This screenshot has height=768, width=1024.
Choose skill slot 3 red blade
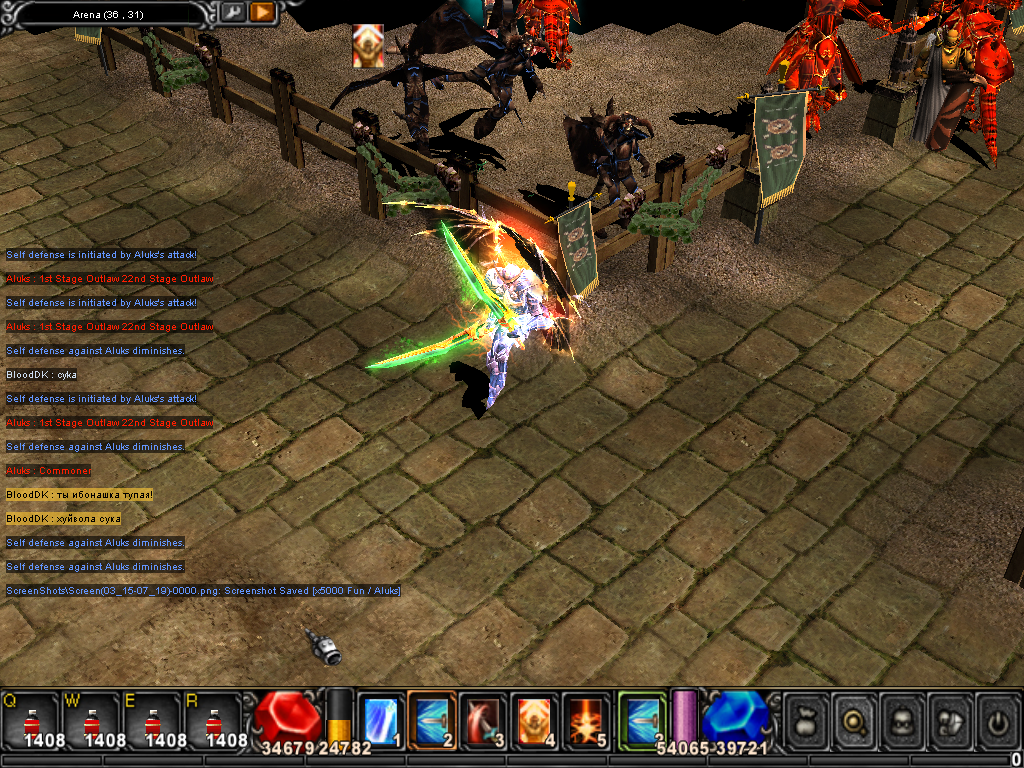[x=484, y=718]
